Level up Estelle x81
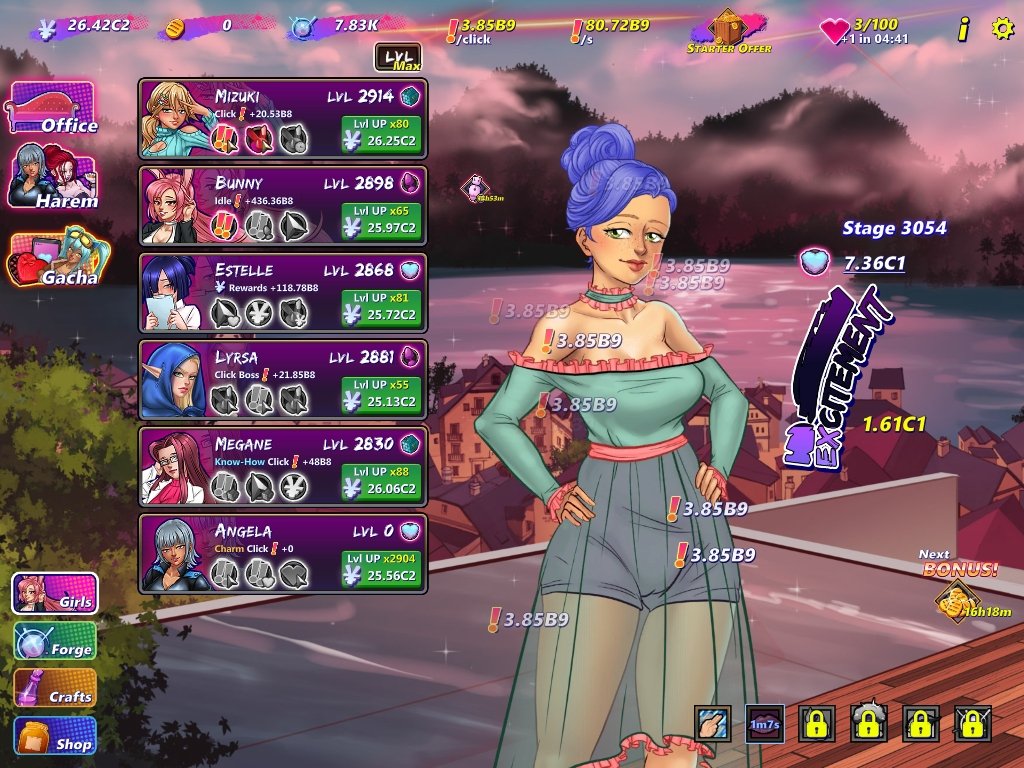Image resolution: width=1024 pixels, height=768 pixels. 381,308
